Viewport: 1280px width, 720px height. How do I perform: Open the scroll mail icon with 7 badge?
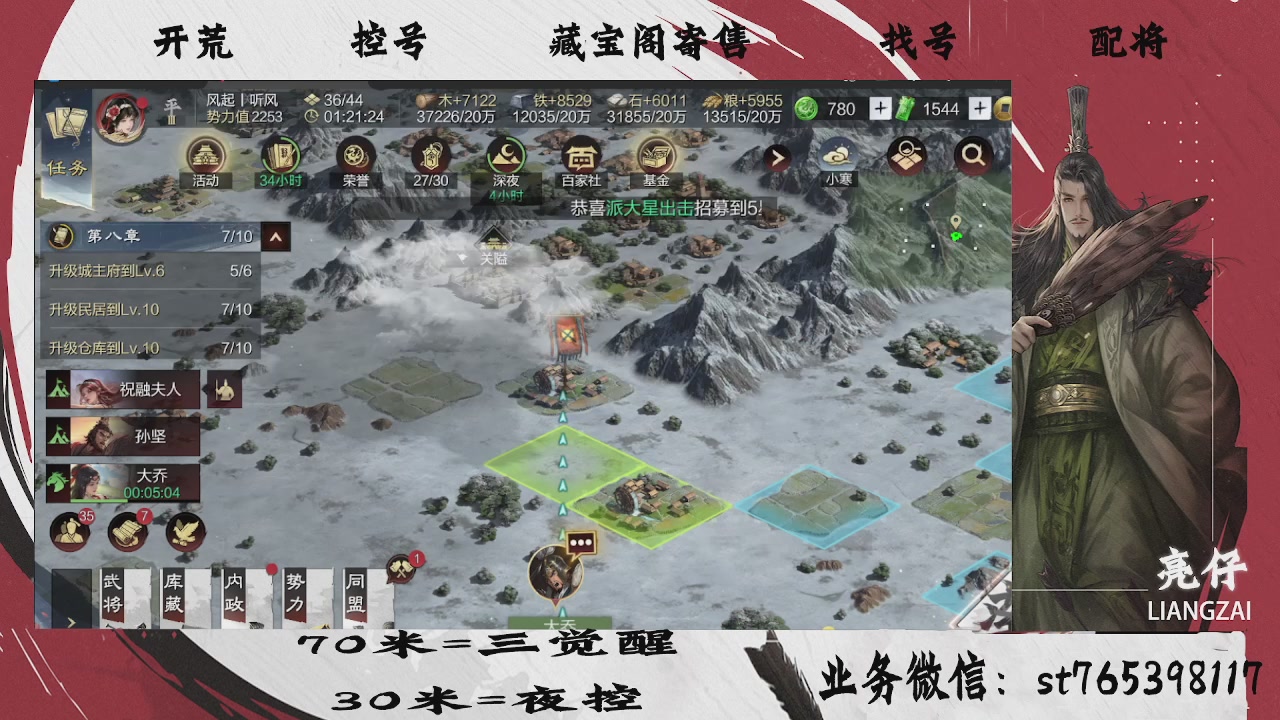click(126, 532)
